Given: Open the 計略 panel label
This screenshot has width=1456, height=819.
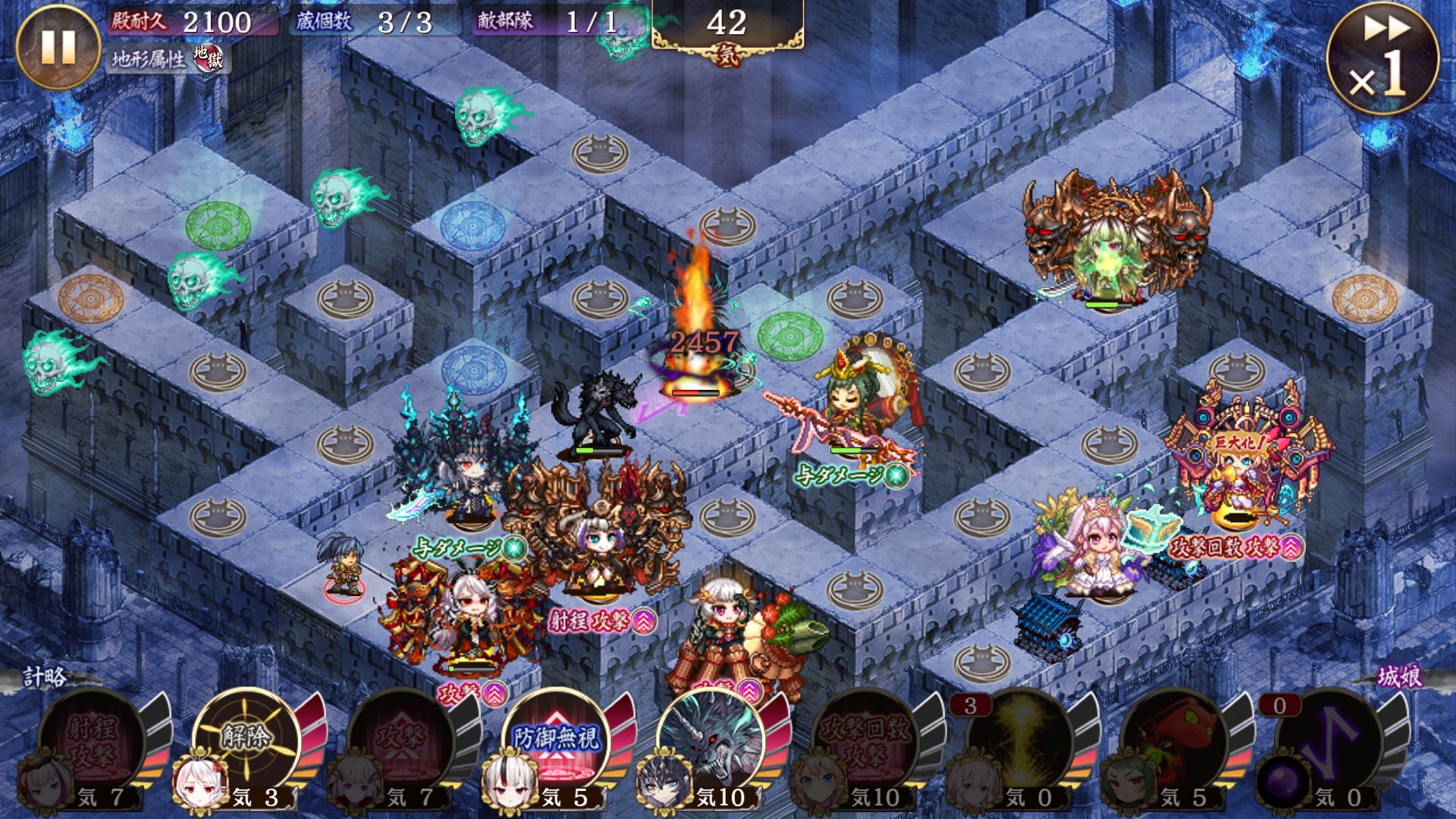Looking at the screenshot, I should pos(45,676).
